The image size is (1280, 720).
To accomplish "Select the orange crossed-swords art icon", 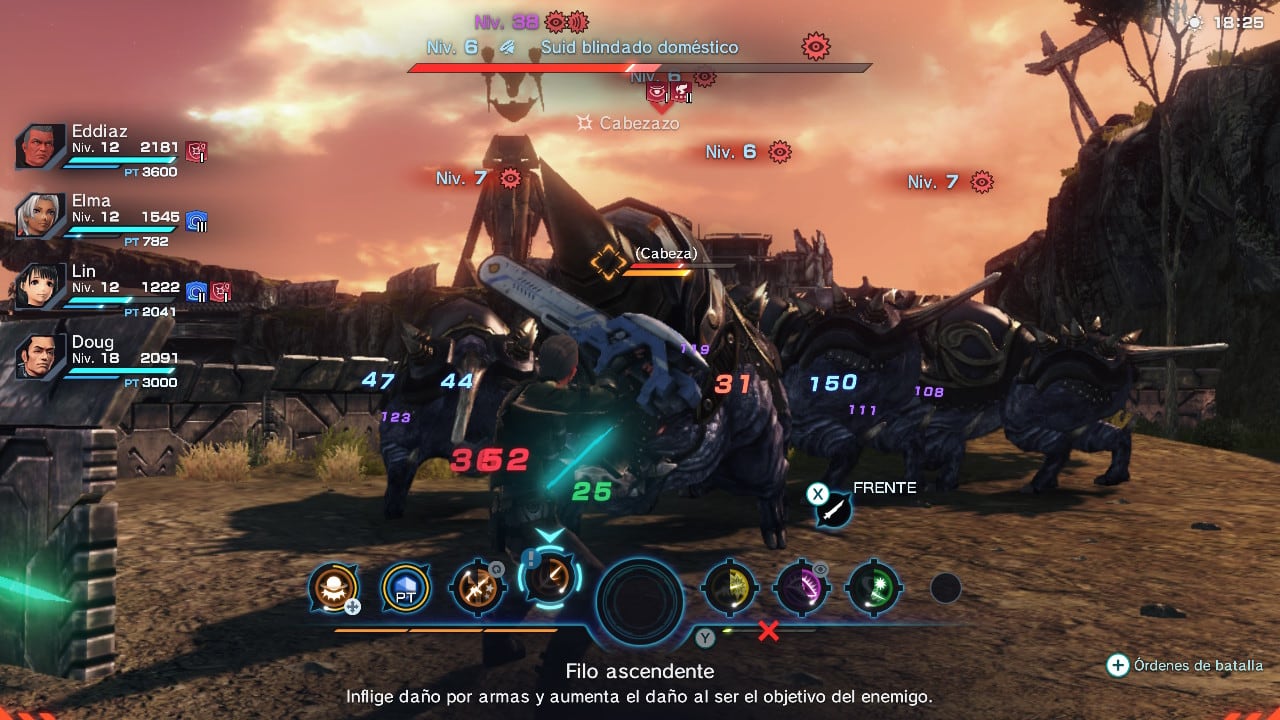I will [x=477, y=589].
